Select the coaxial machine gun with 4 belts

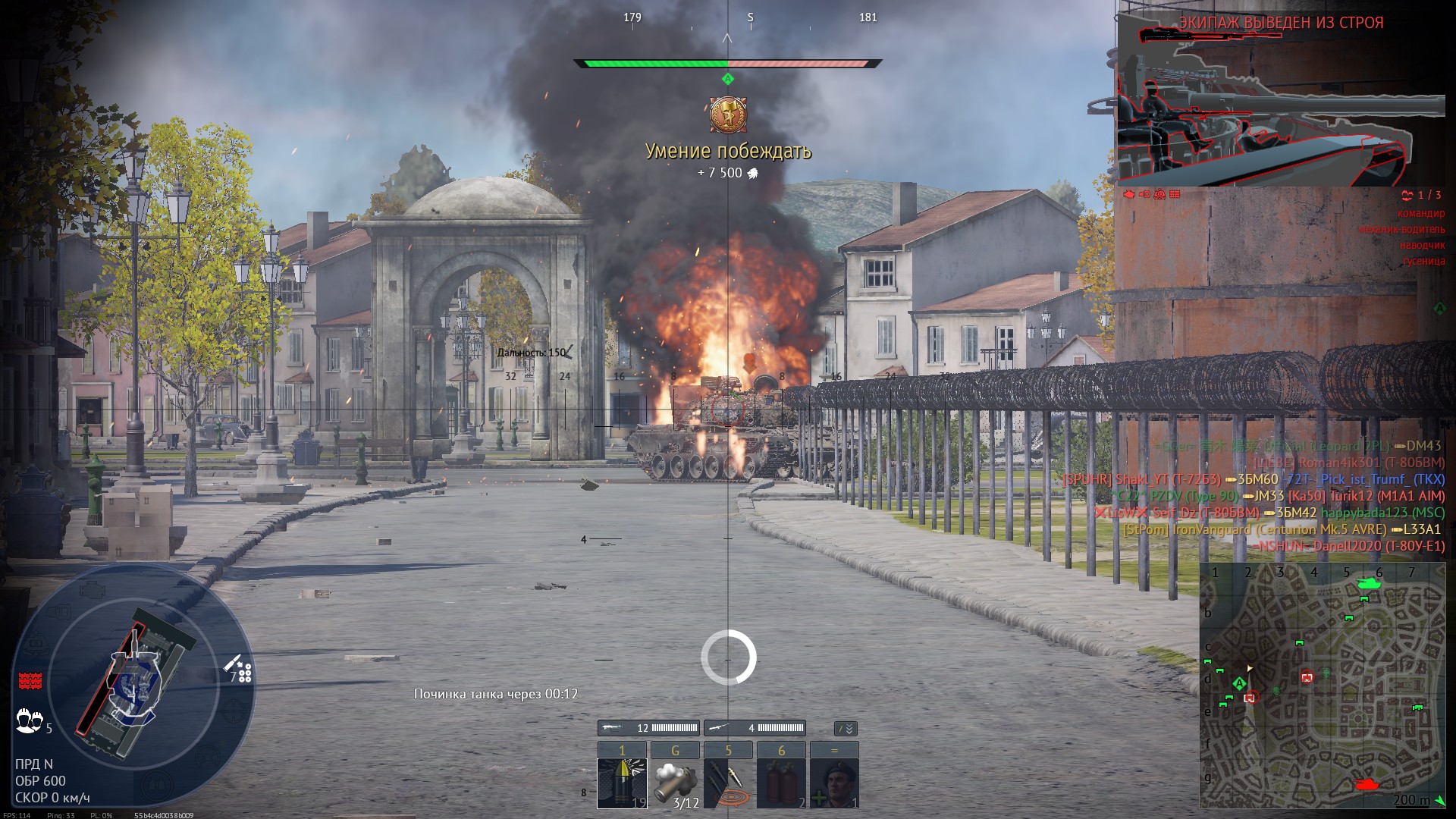pos(755,728)
